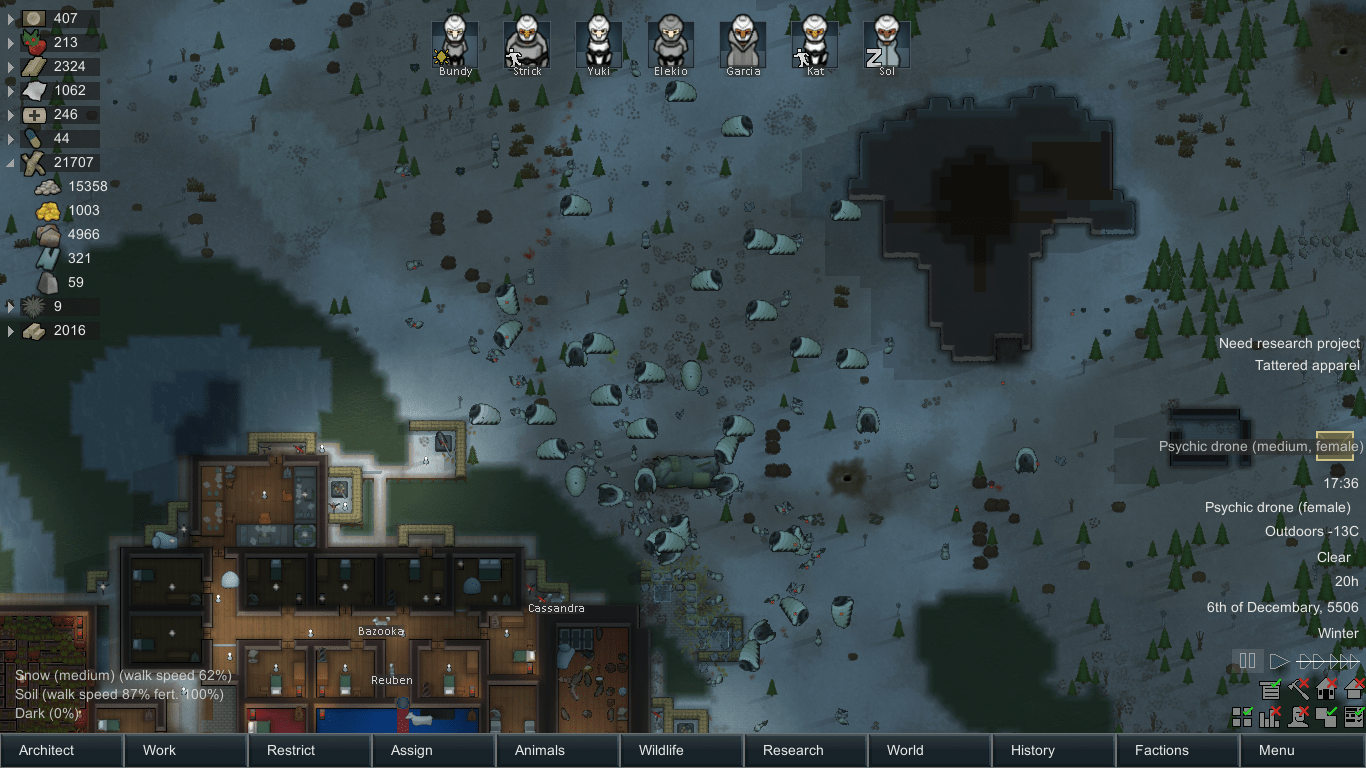1366x768 pixels.
Task: Collapse the expanded raw resources category
Action: (x=10, y=162)
